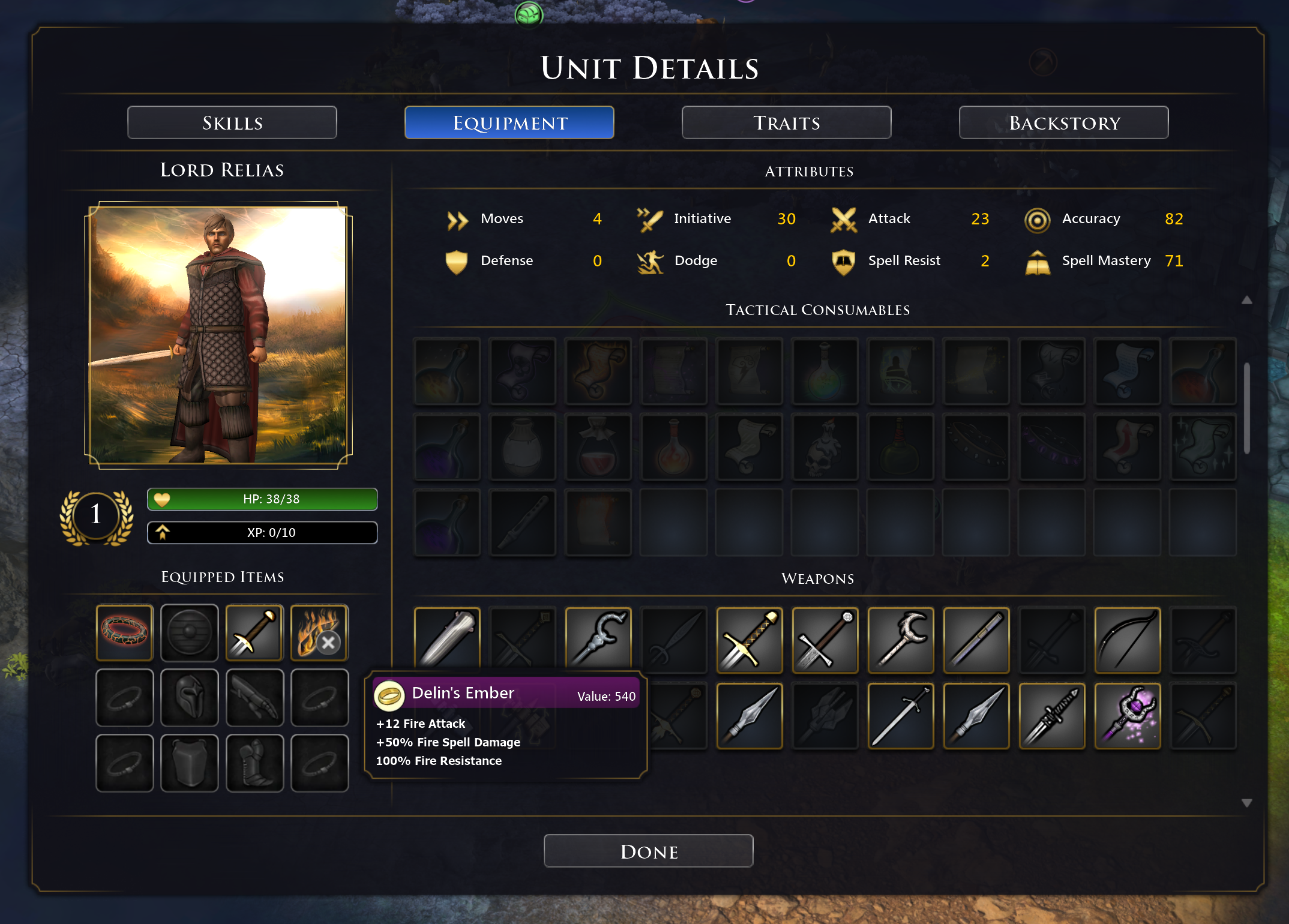Select the empty chest armor slot
The image size is (1289, 924).
point(190,763)
